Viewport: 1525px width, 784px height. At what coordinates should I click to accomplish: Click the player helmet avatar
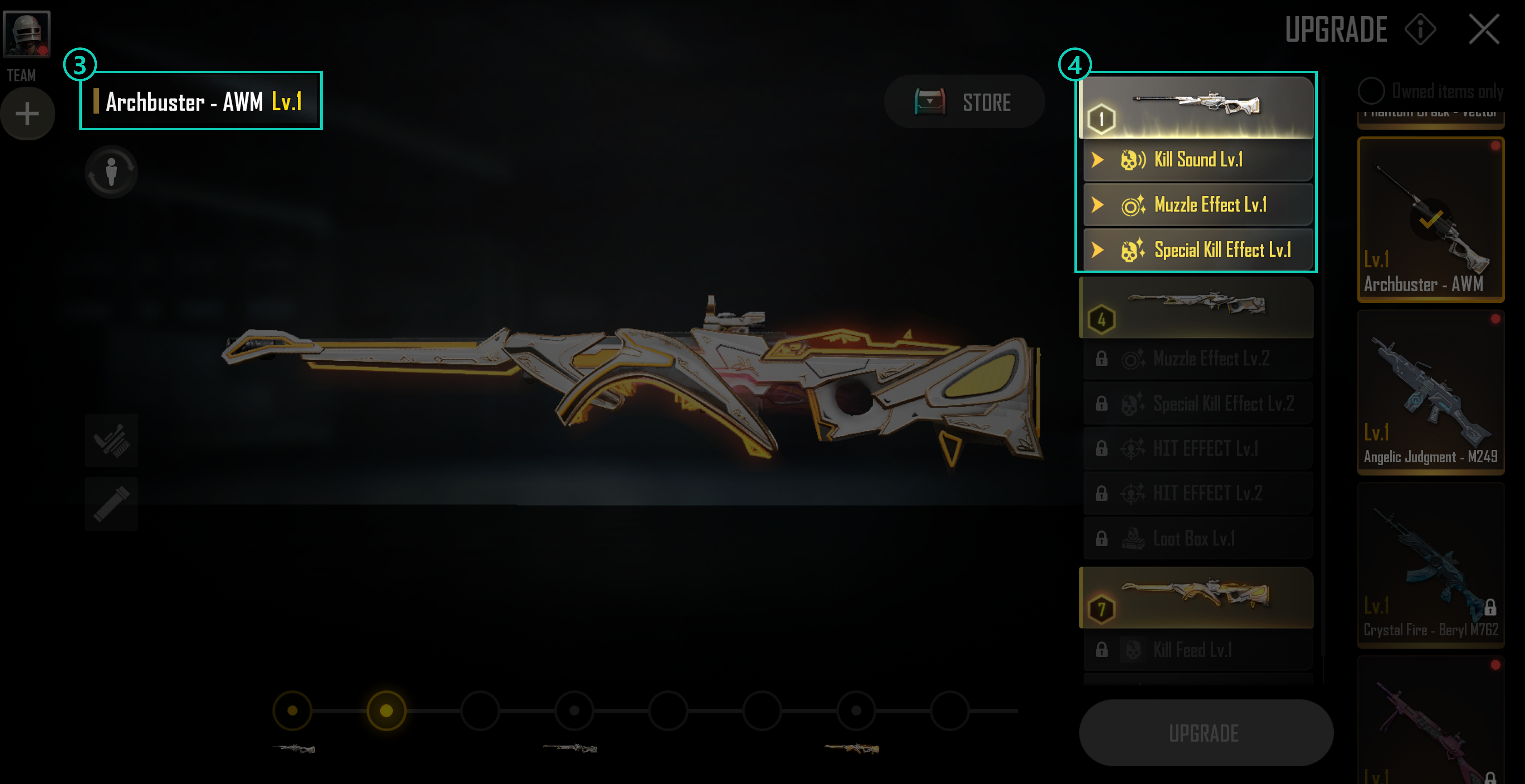pyautogui.click(x=27, y=34)
